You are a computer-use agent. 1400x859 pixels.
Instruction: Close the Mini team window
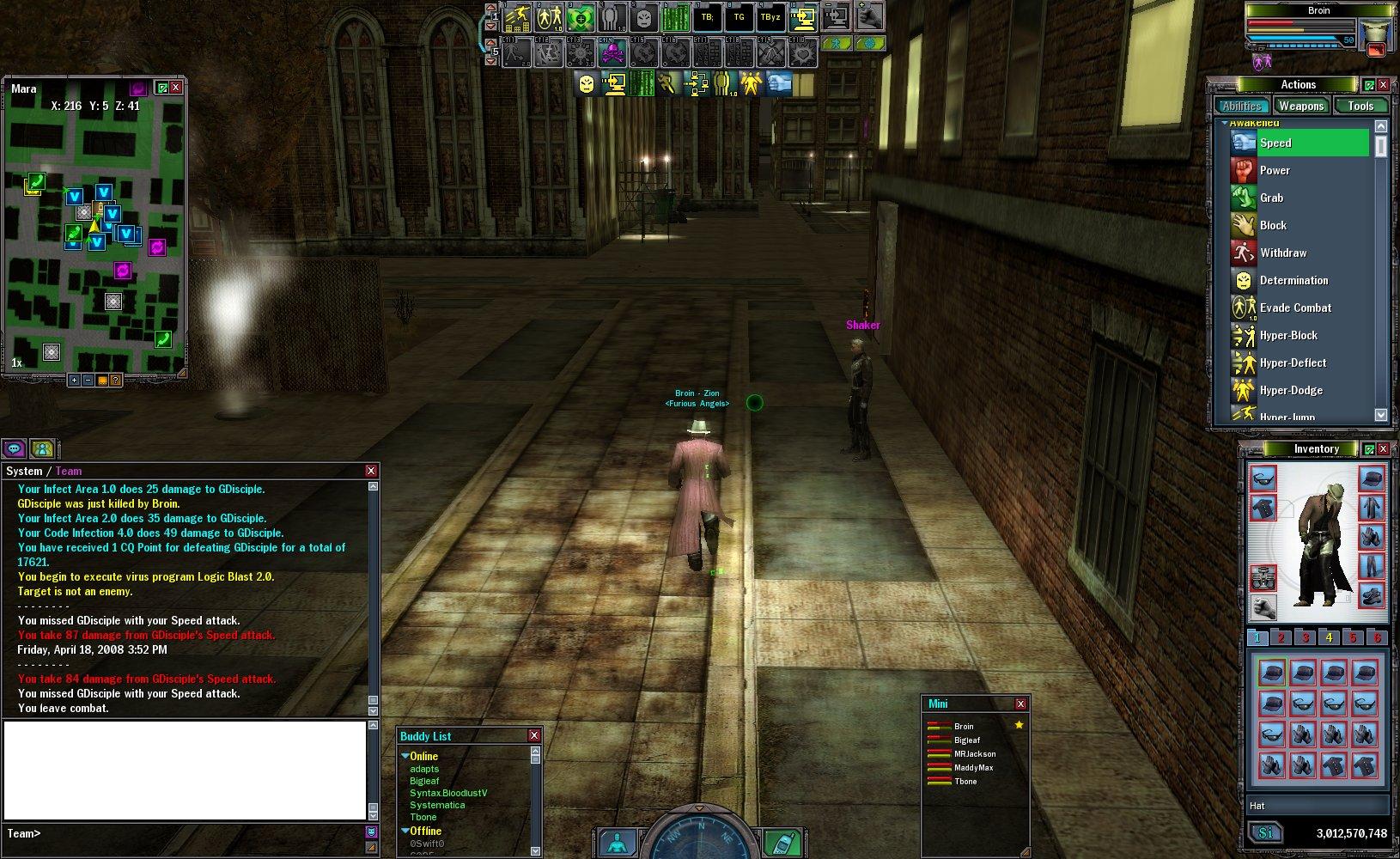(1020, 704)
